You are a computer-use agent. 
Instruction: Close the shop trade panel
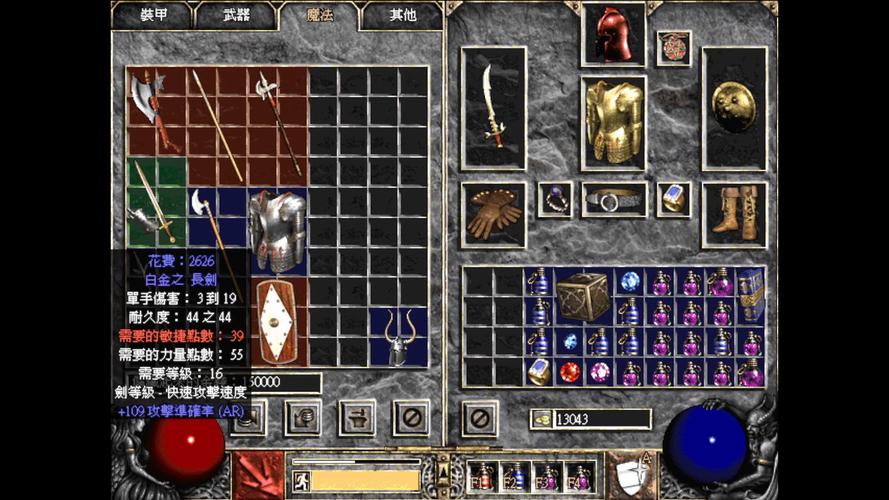click(x=410, y=417)
